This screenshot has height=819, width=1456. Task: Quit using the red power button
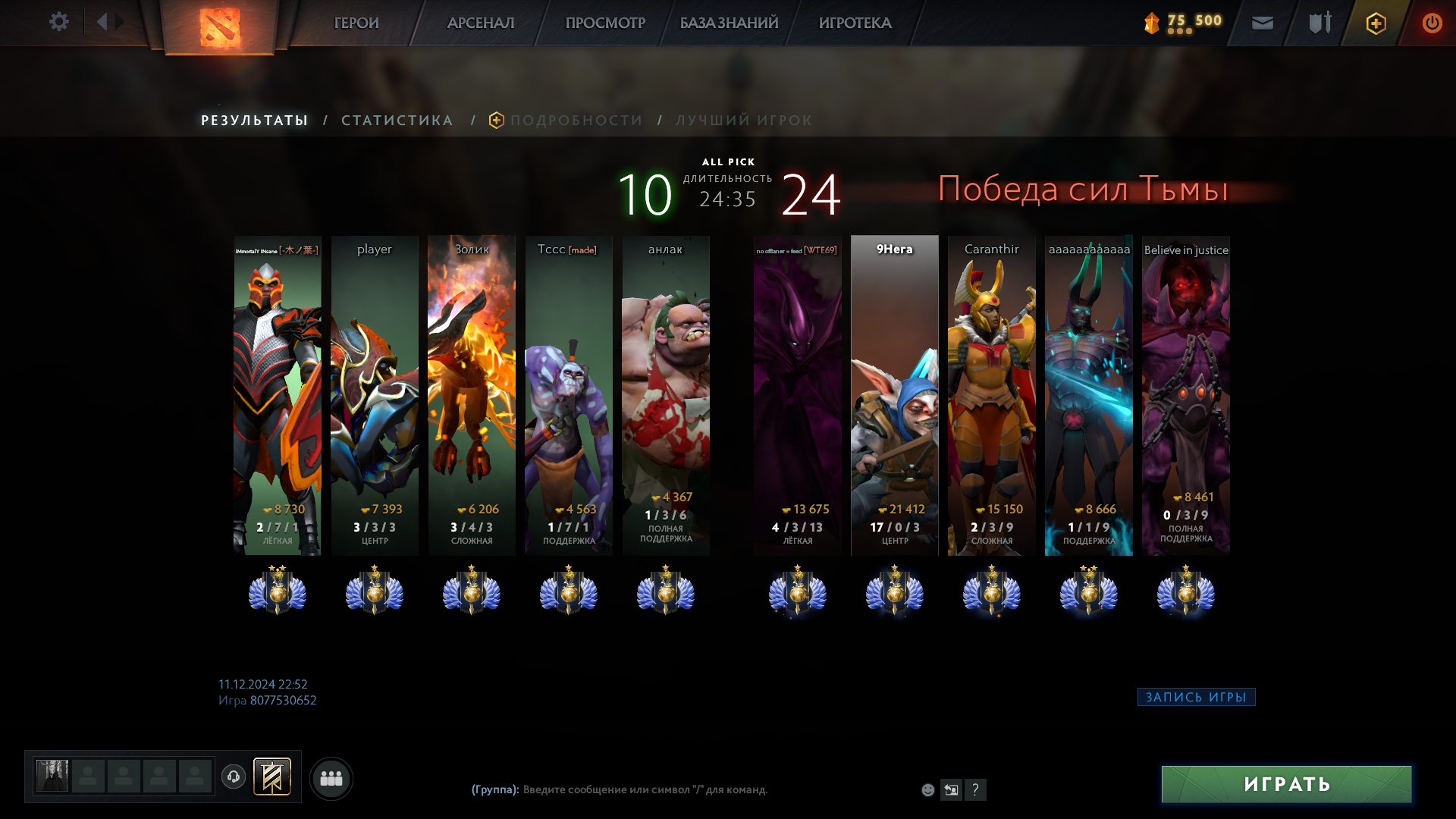(1432, 24)
